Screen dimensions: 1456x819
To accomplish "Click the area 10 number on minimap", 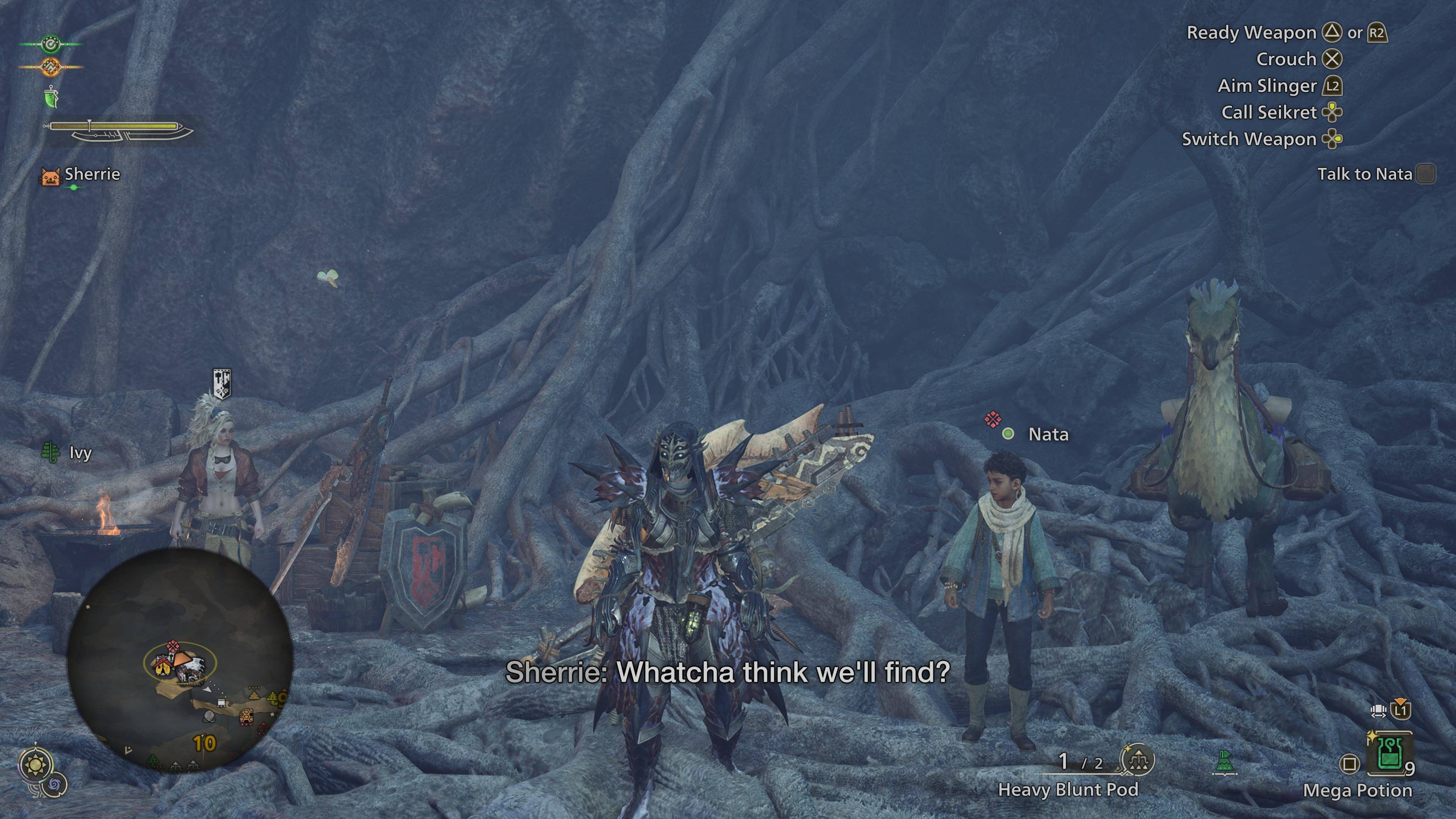I will point(204,743).
